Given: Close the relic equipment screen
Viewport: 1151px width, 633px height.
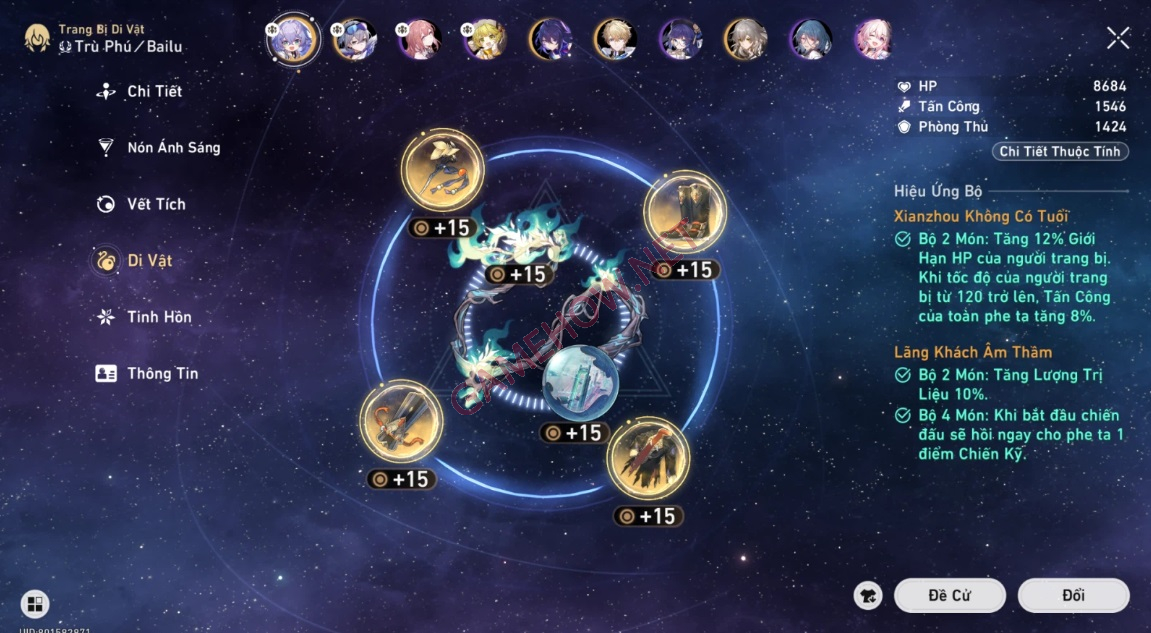Looking at the screenshot, I should pyautogui.click(x=1117, y=39).
